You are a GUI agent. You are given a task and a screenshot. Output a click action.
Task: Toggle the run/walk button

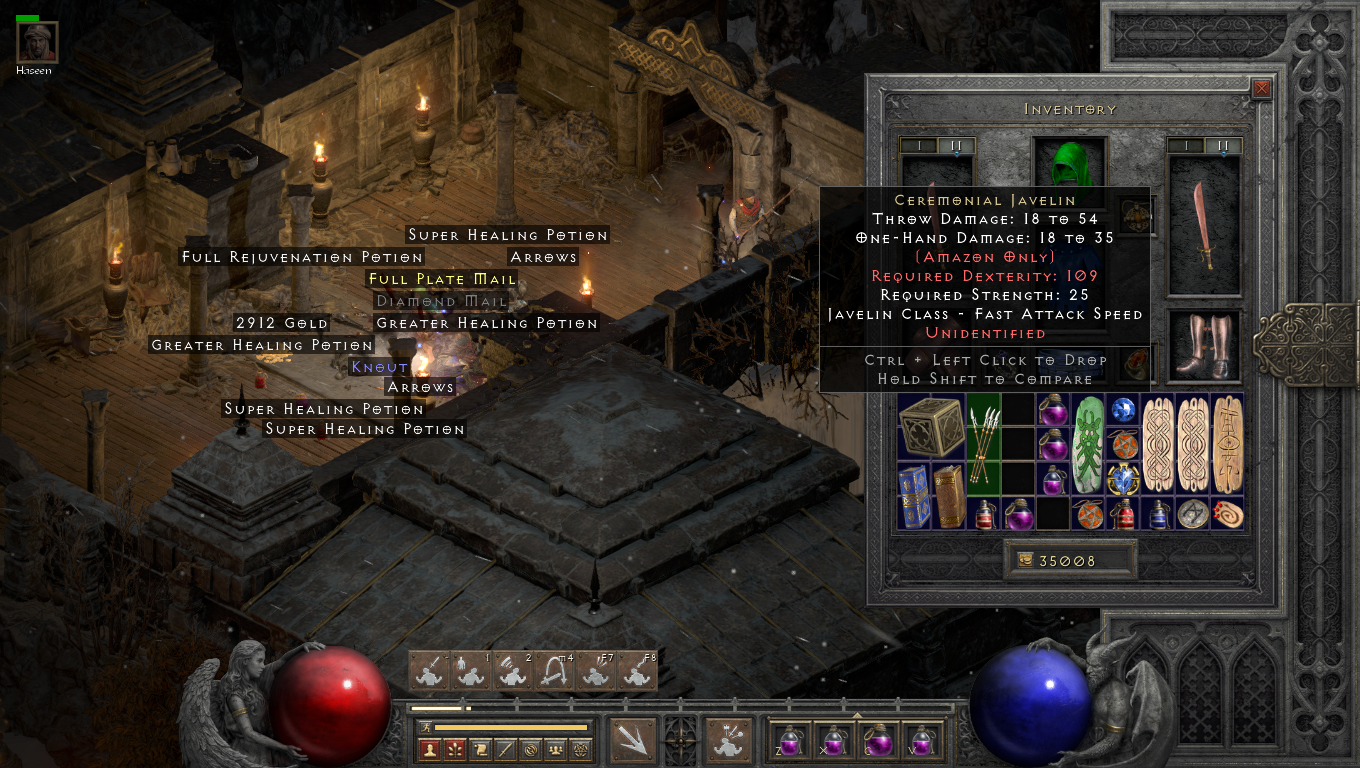[425, 727]
